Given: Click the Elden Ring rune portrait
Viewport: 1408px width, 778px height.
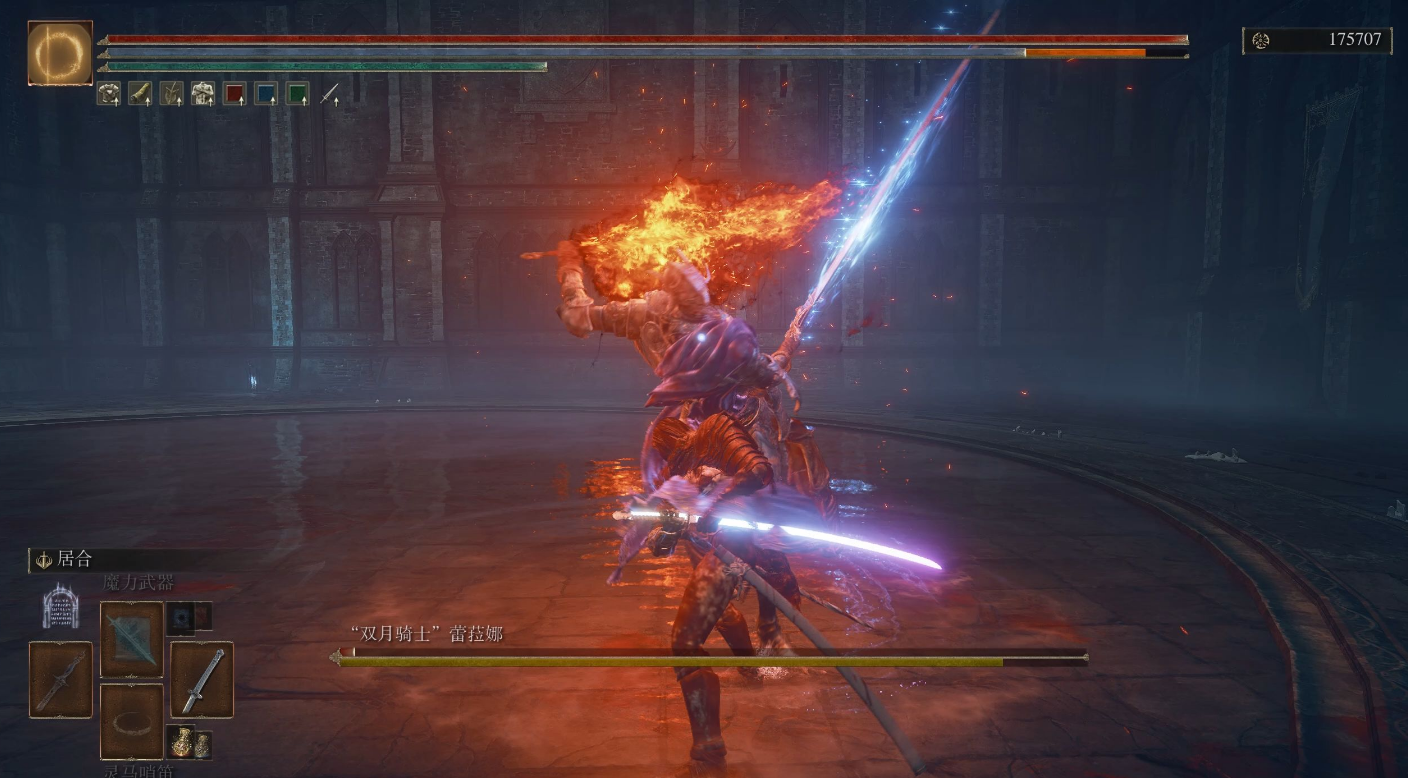Looking at the screenshot, I should pos(60,53).
